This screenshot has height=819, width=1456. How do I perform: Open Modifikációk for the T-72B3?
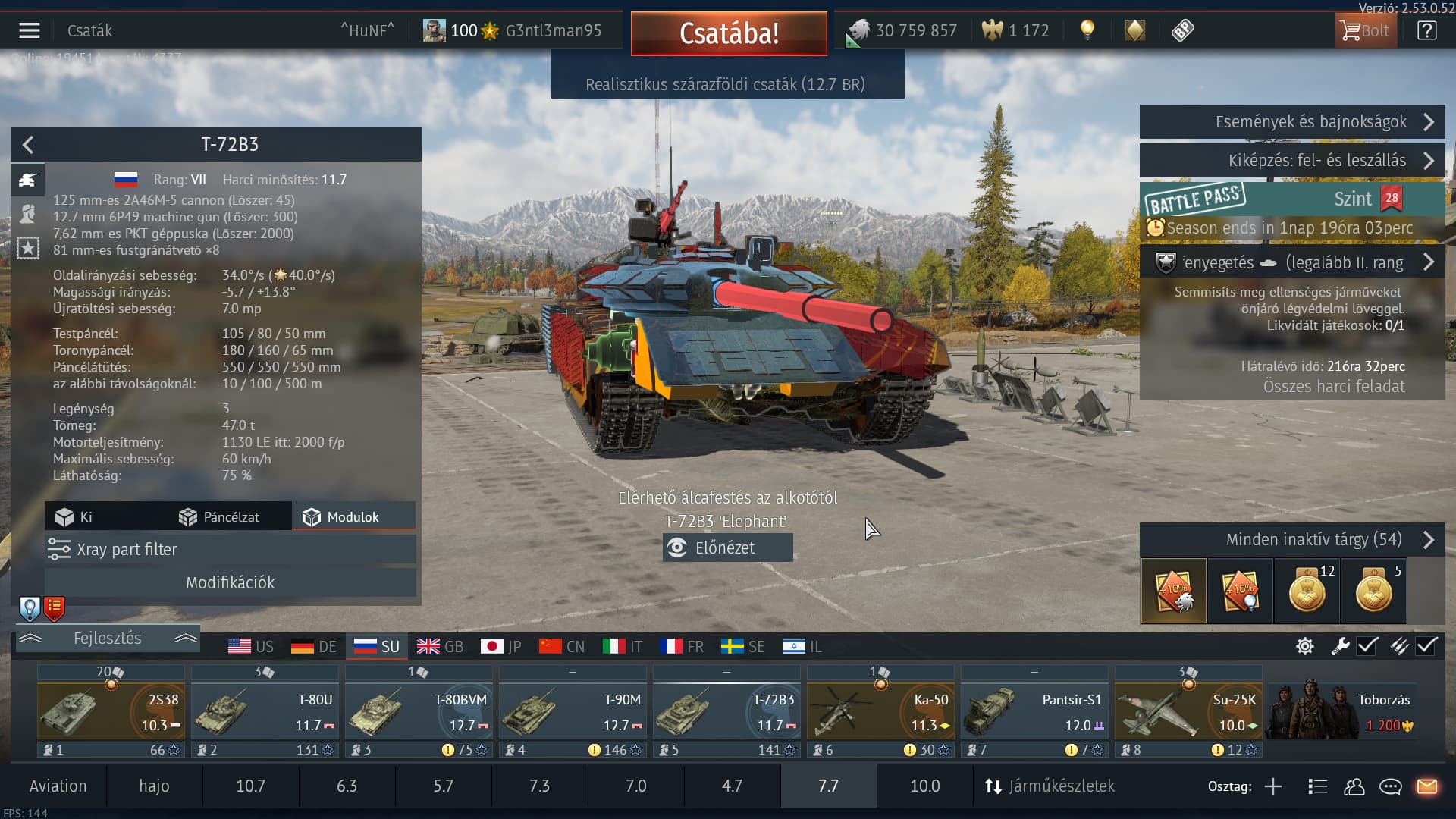pyautogui.click(x=230, y=582)
